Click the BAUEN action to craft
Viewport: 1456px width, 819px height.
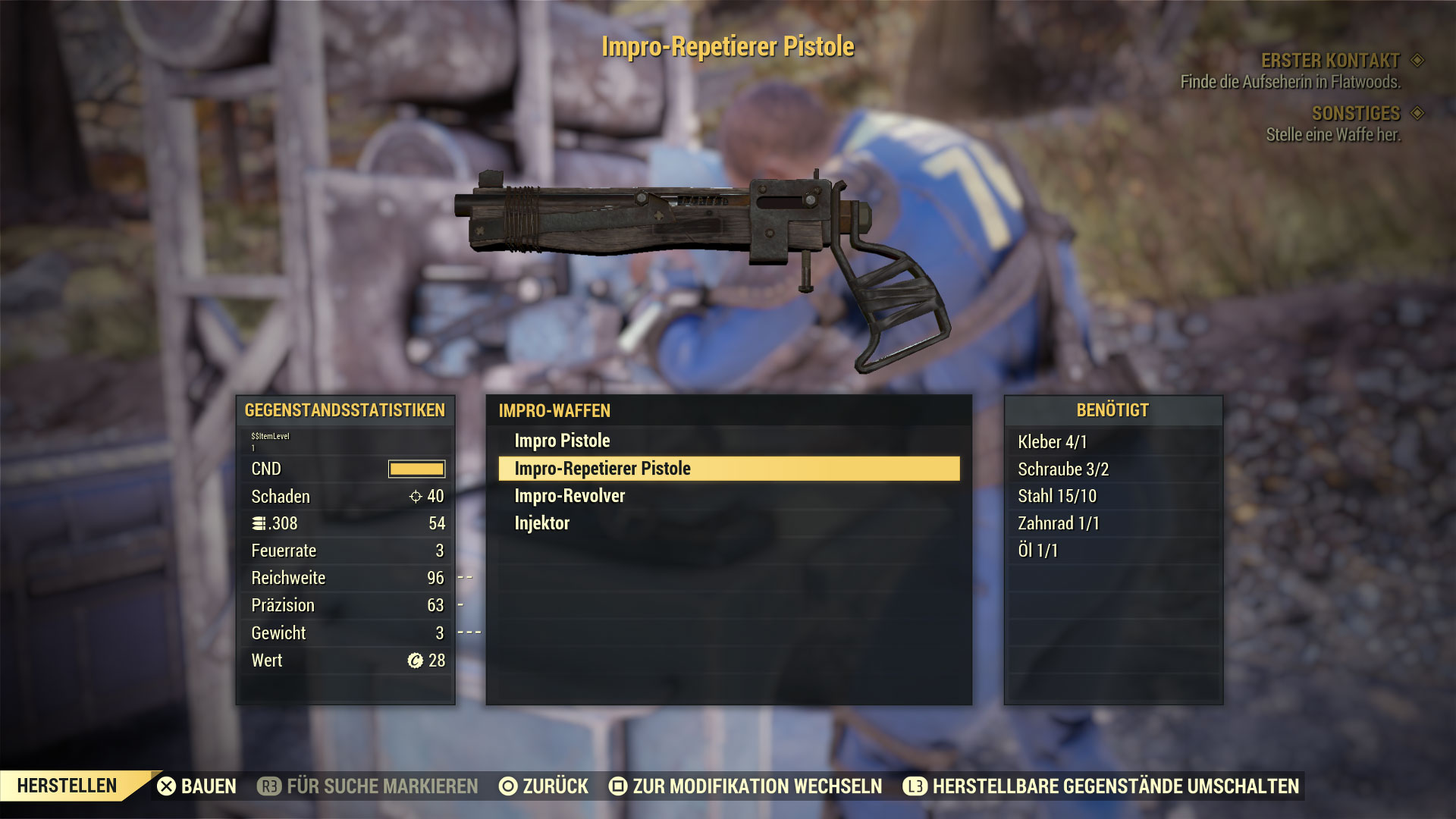pyautogui.click(x=197, y=786)
